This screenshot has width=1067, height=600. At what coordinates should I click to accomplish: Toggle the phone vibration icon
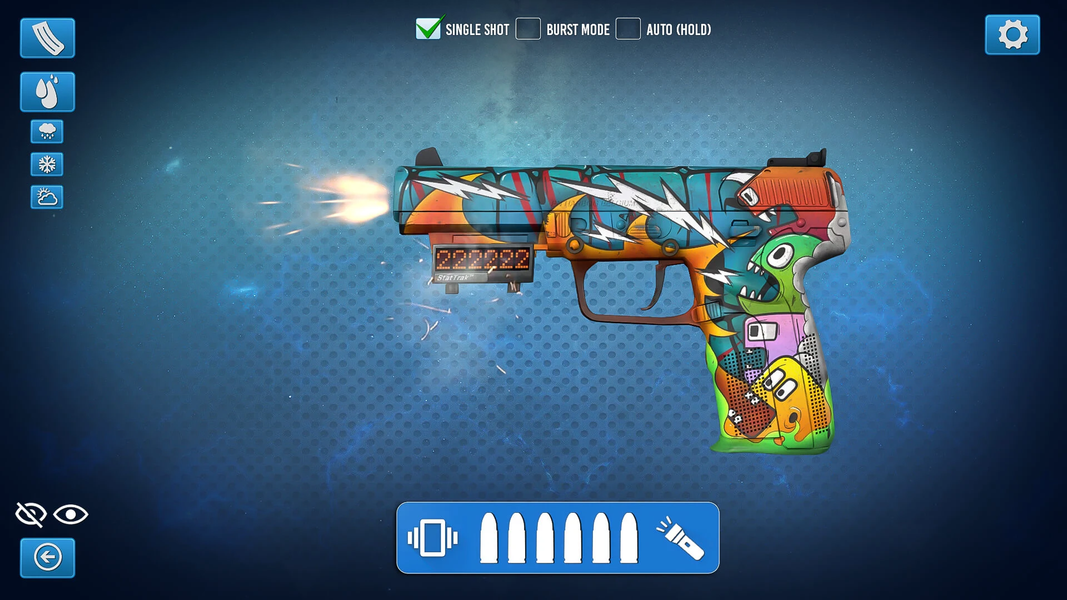pos(432,538)
